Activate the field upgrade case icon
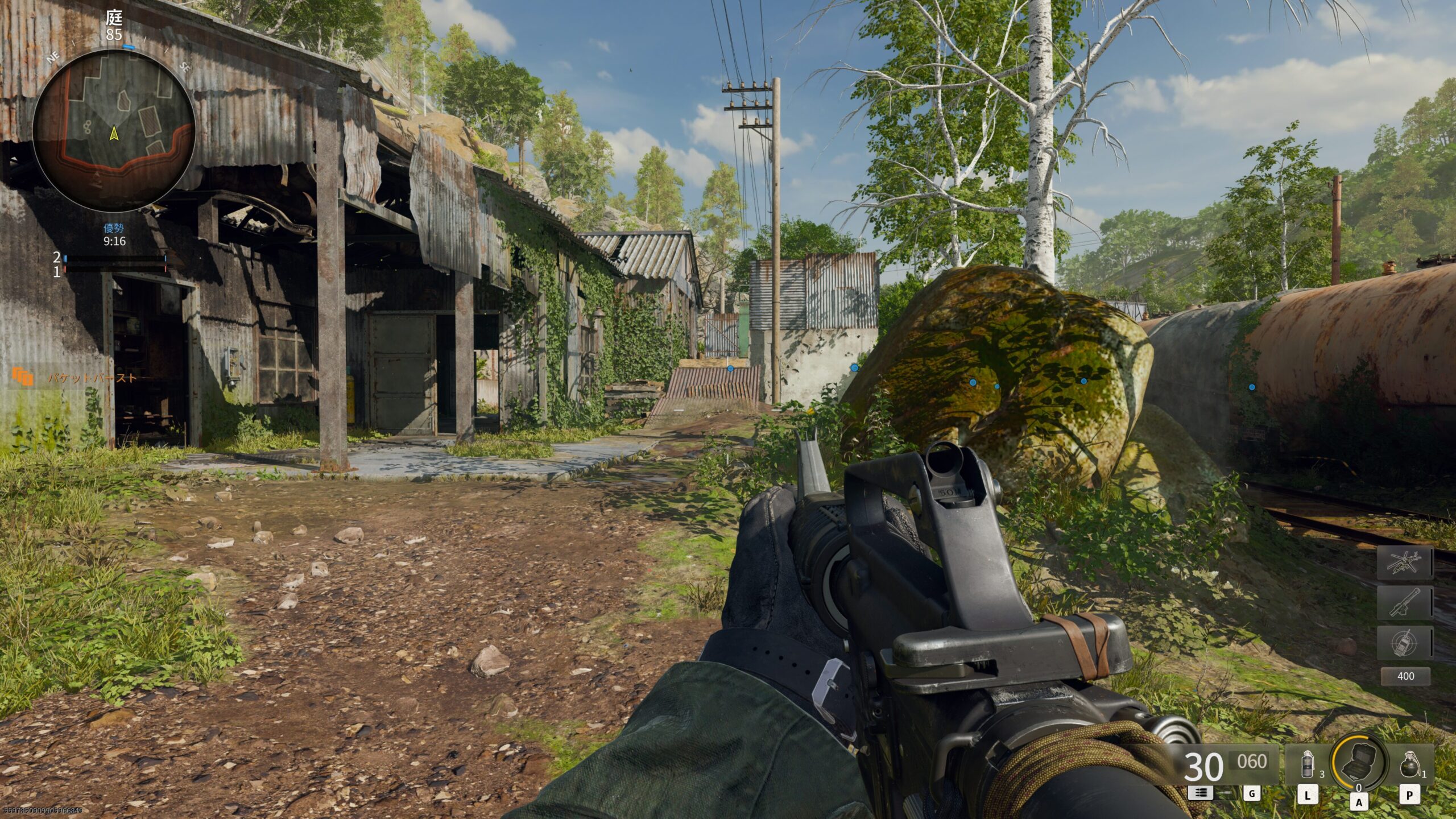The width and height of the screenshot is (1456, 819). [x=1359, y=763]
